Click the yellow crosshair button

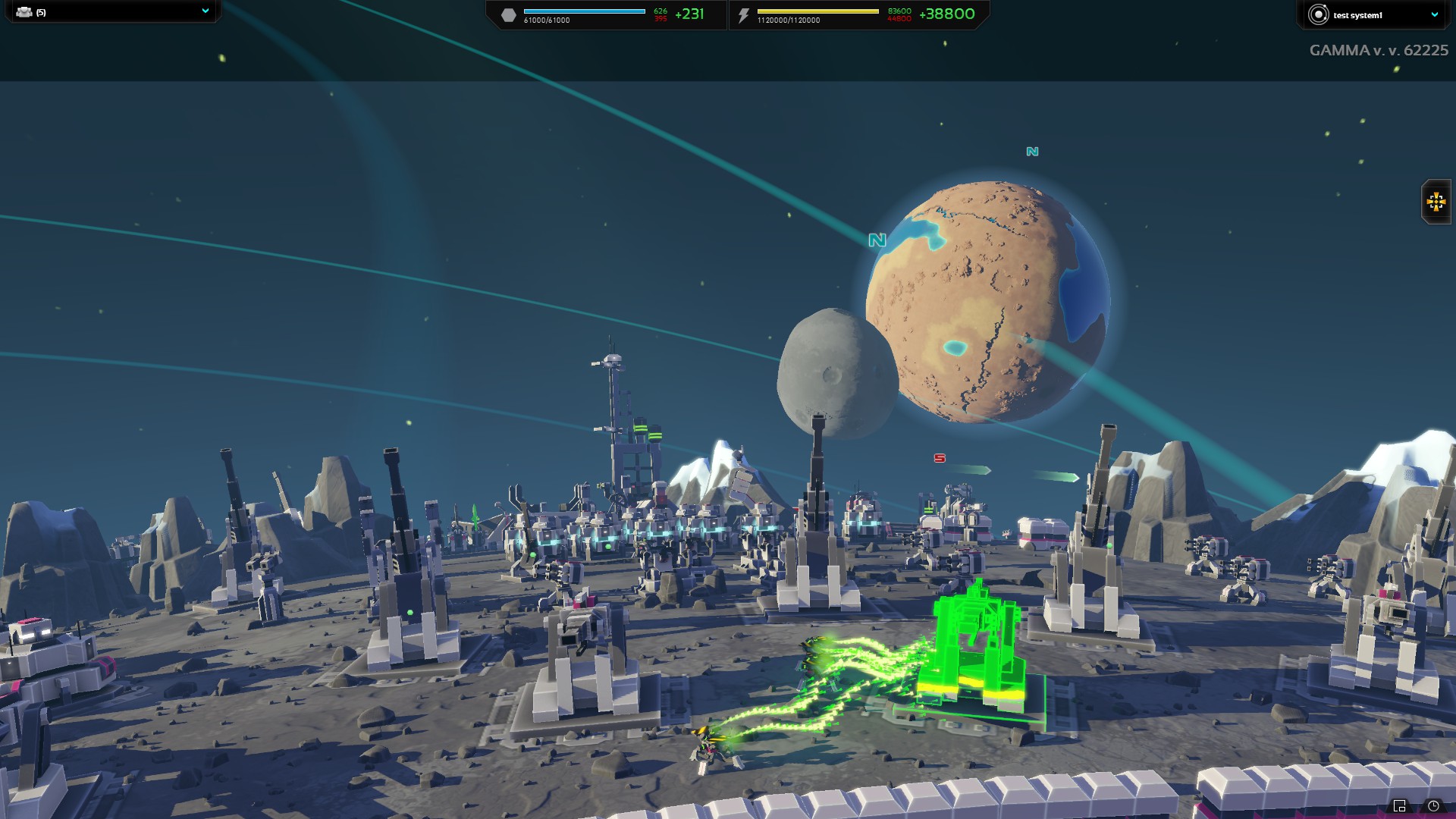tap(1436, 202)
